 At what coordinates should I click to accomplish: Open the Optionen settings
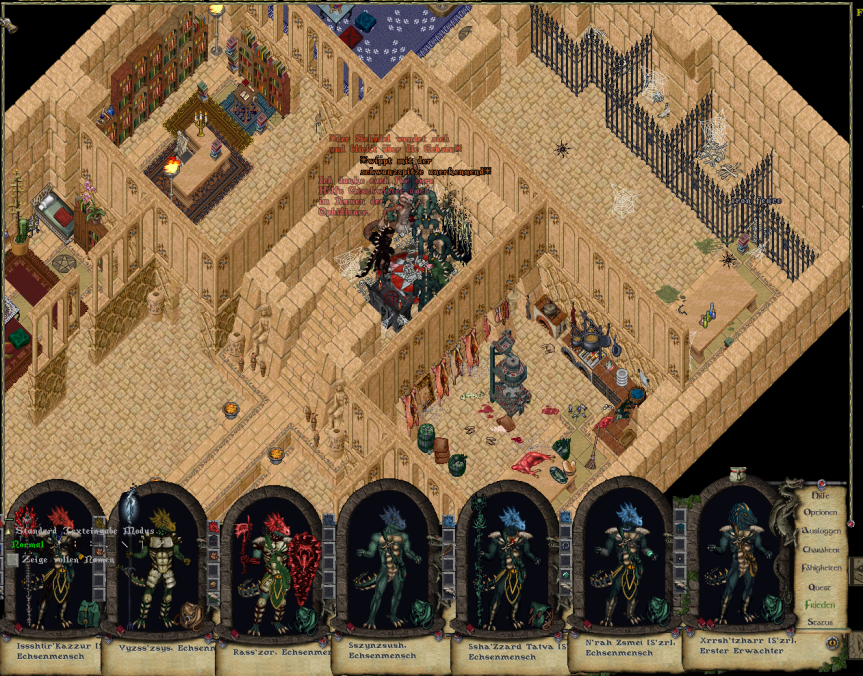[x=820, y=513]
